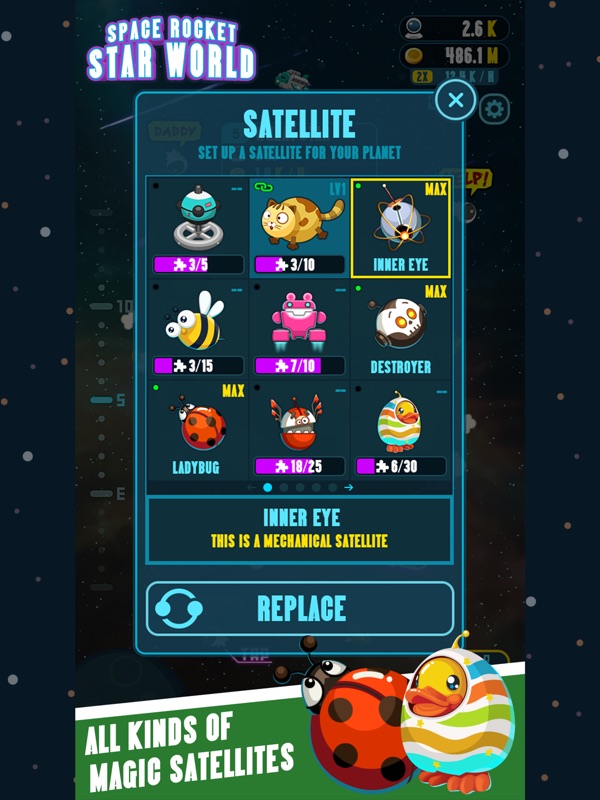
Task: Close the Satellite panel
Action: tap(456, 99)
